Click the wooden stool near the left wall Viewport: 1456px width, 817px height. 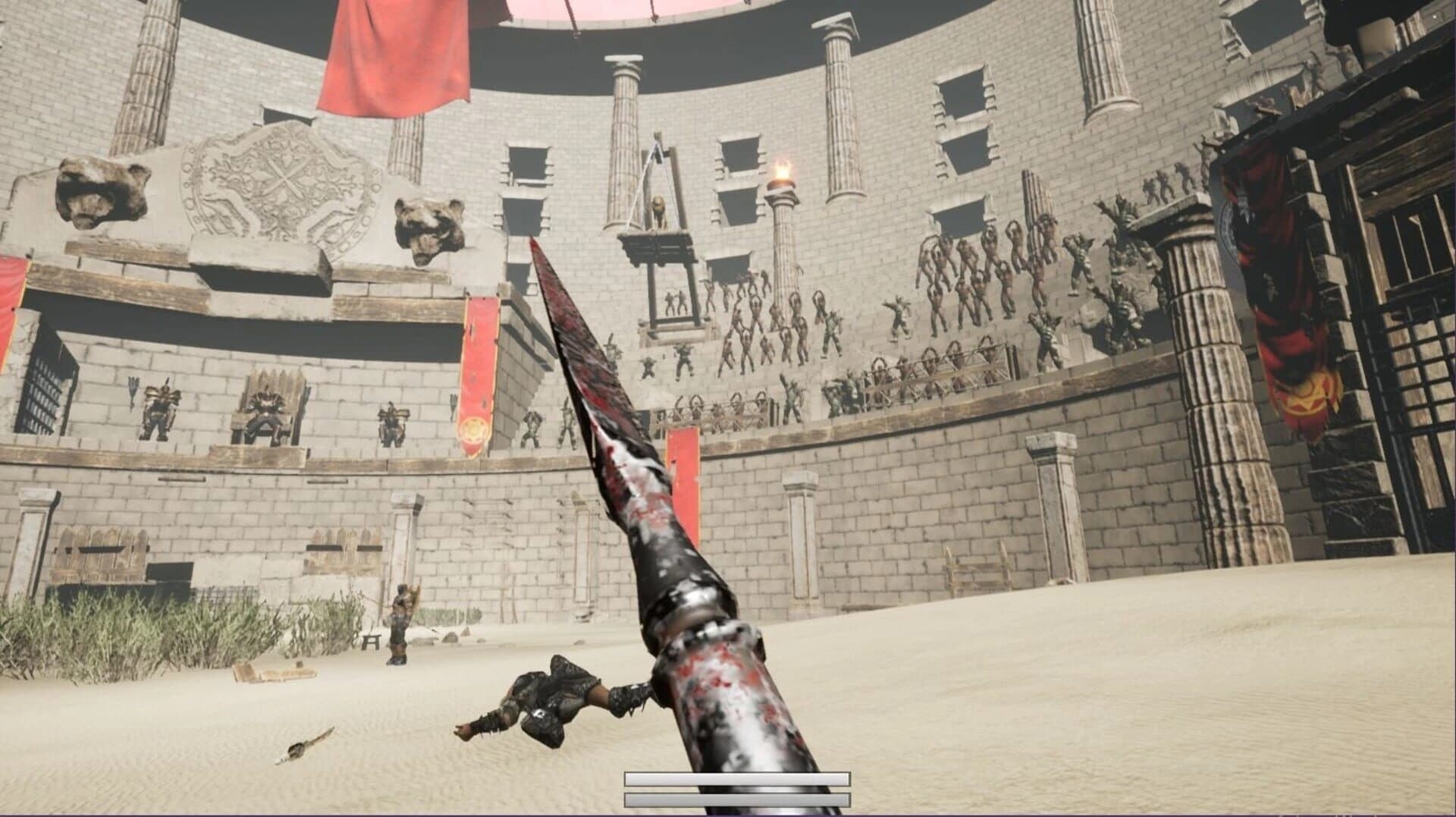point(371,641)
